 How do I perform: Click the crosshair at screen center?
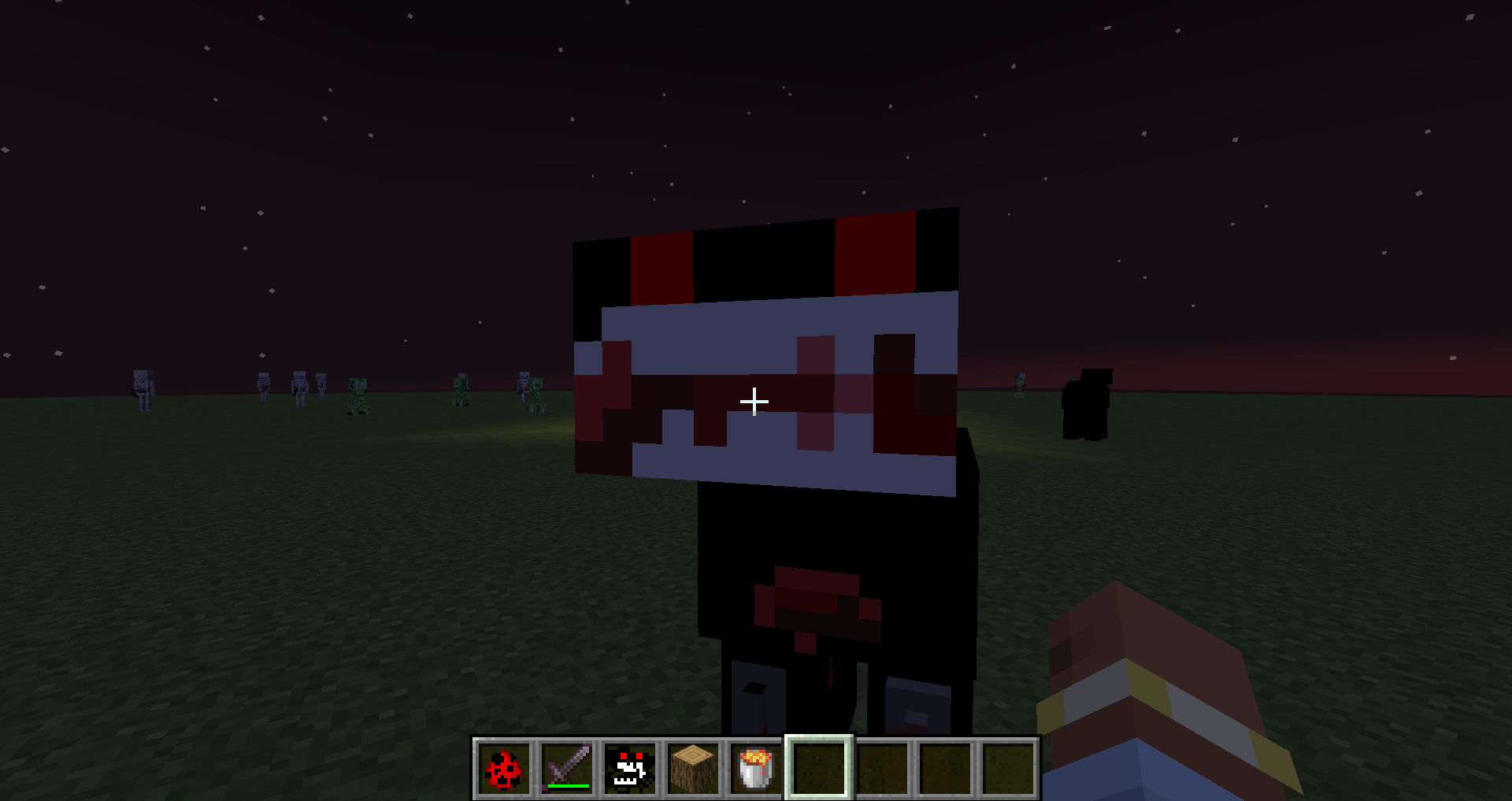coord(754,401)
